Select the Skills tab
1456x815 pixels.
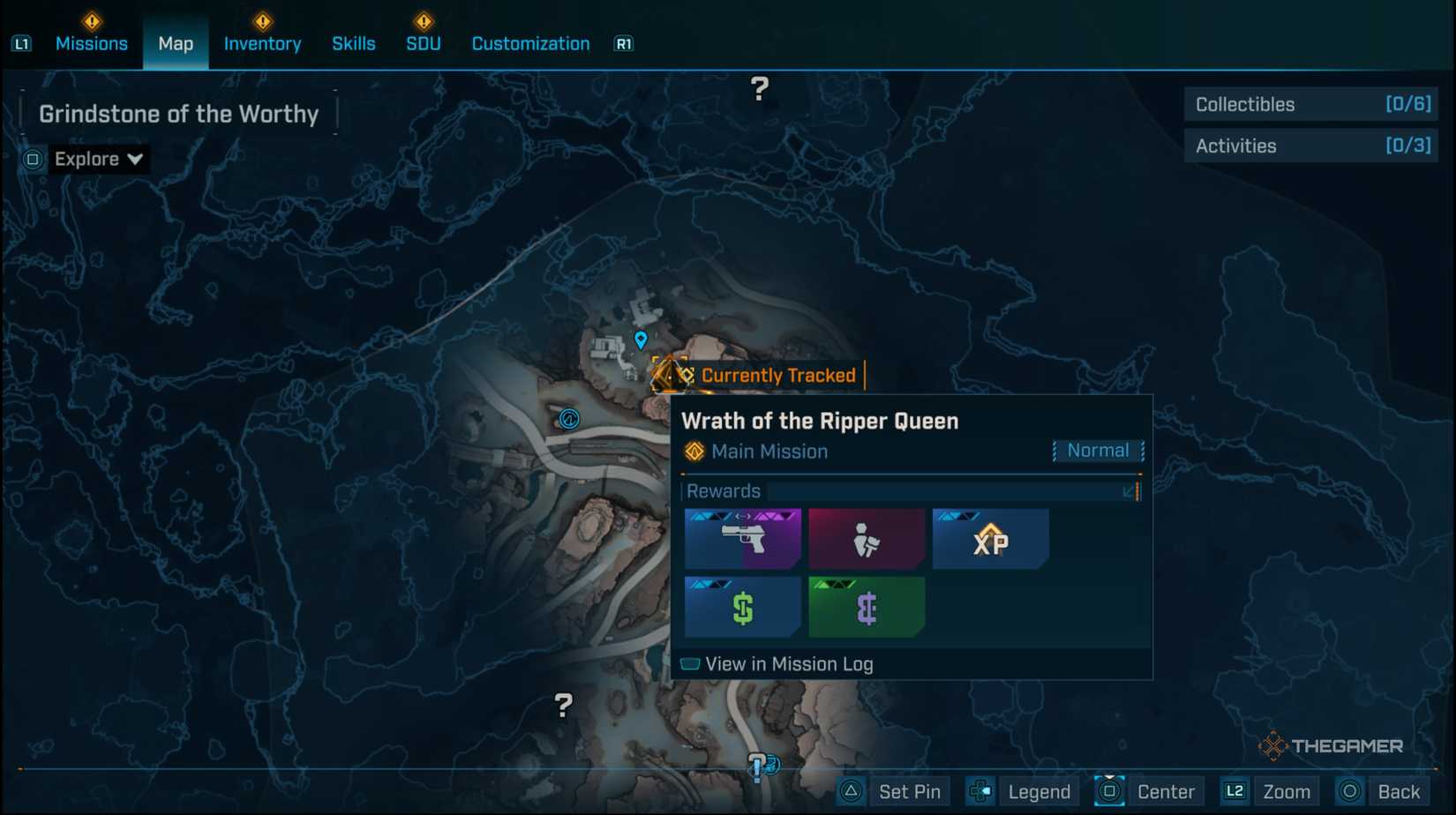click(x=353, y=43)
